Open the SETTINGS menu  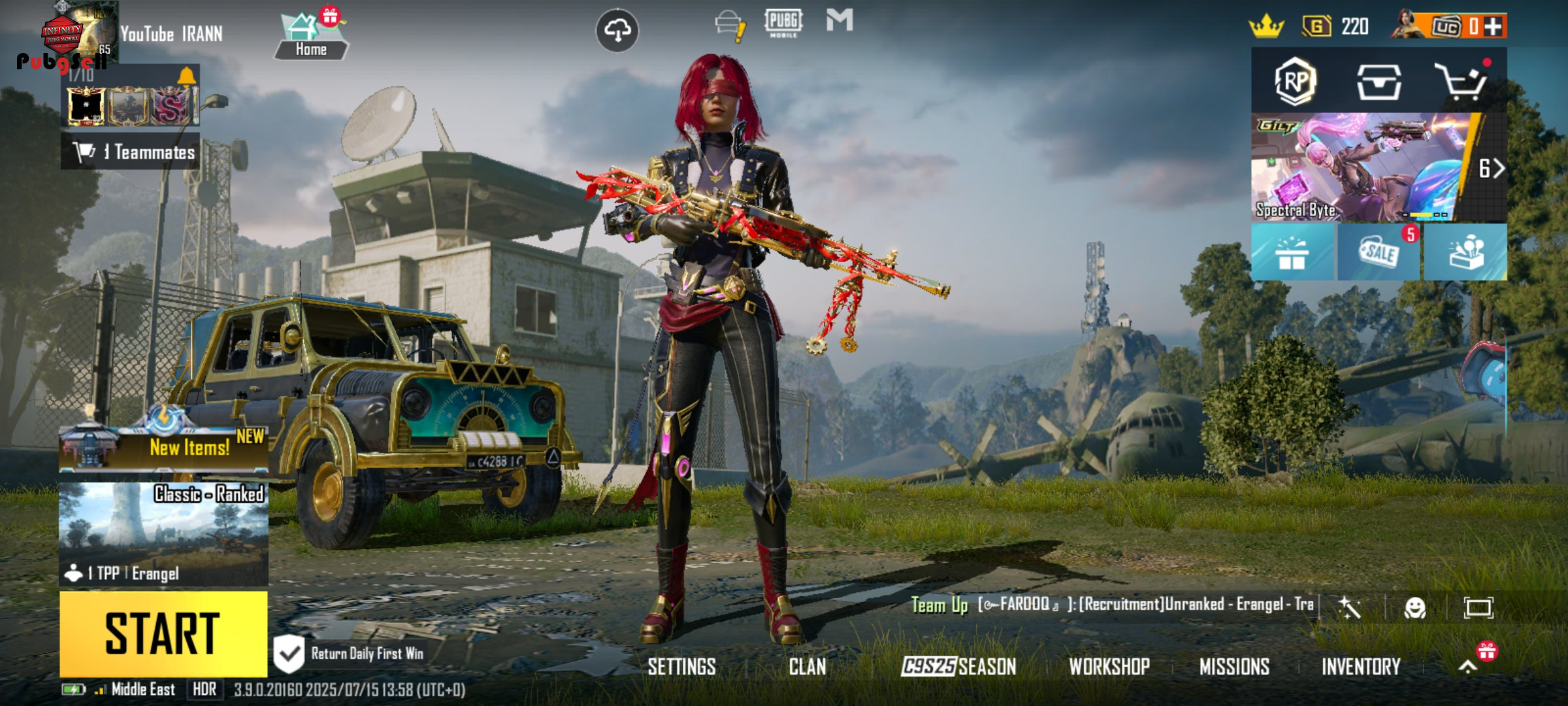[x=681, y=667]
